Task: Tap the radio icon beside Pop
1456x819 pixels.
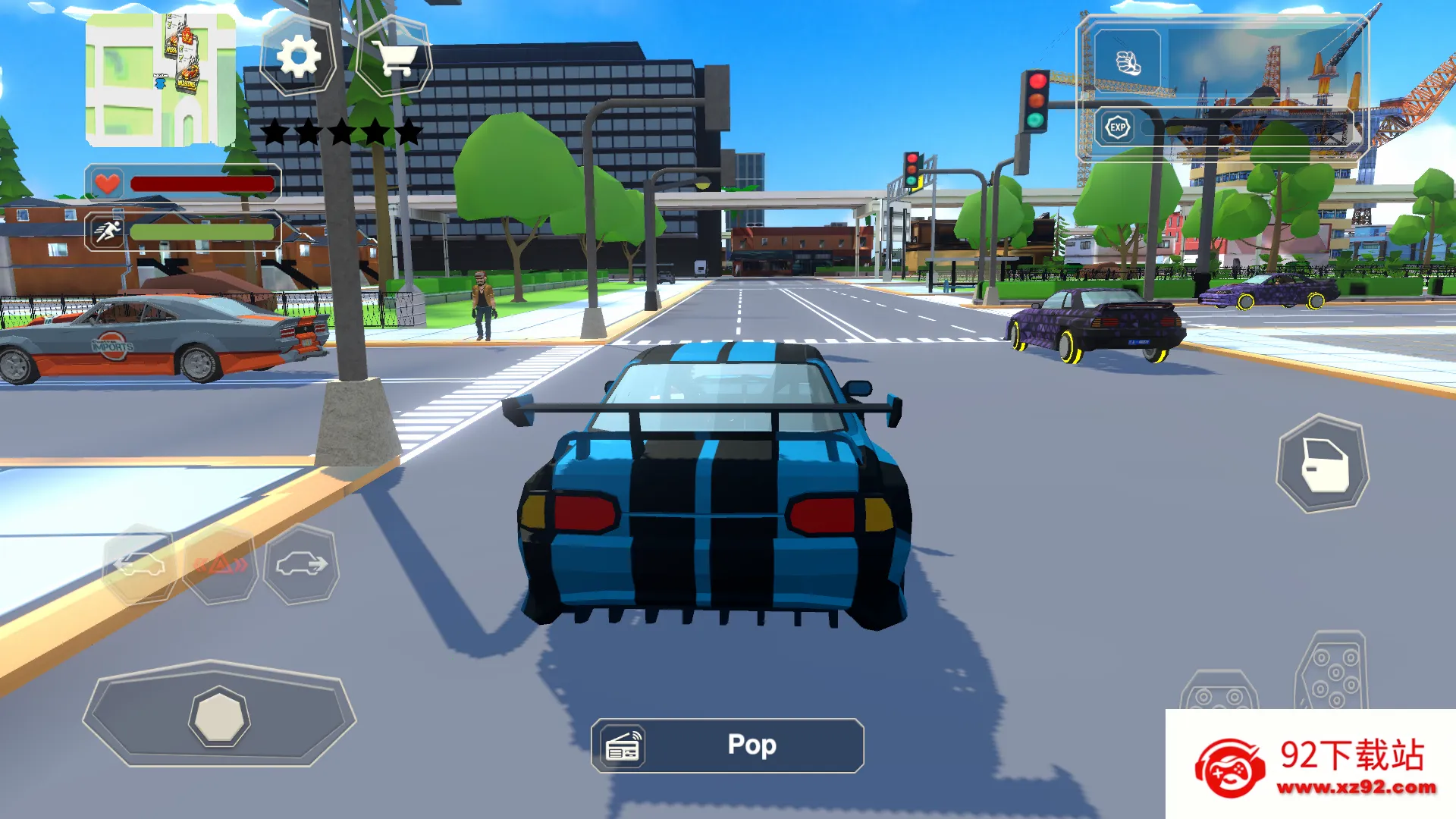Action: tap(622, 745)
